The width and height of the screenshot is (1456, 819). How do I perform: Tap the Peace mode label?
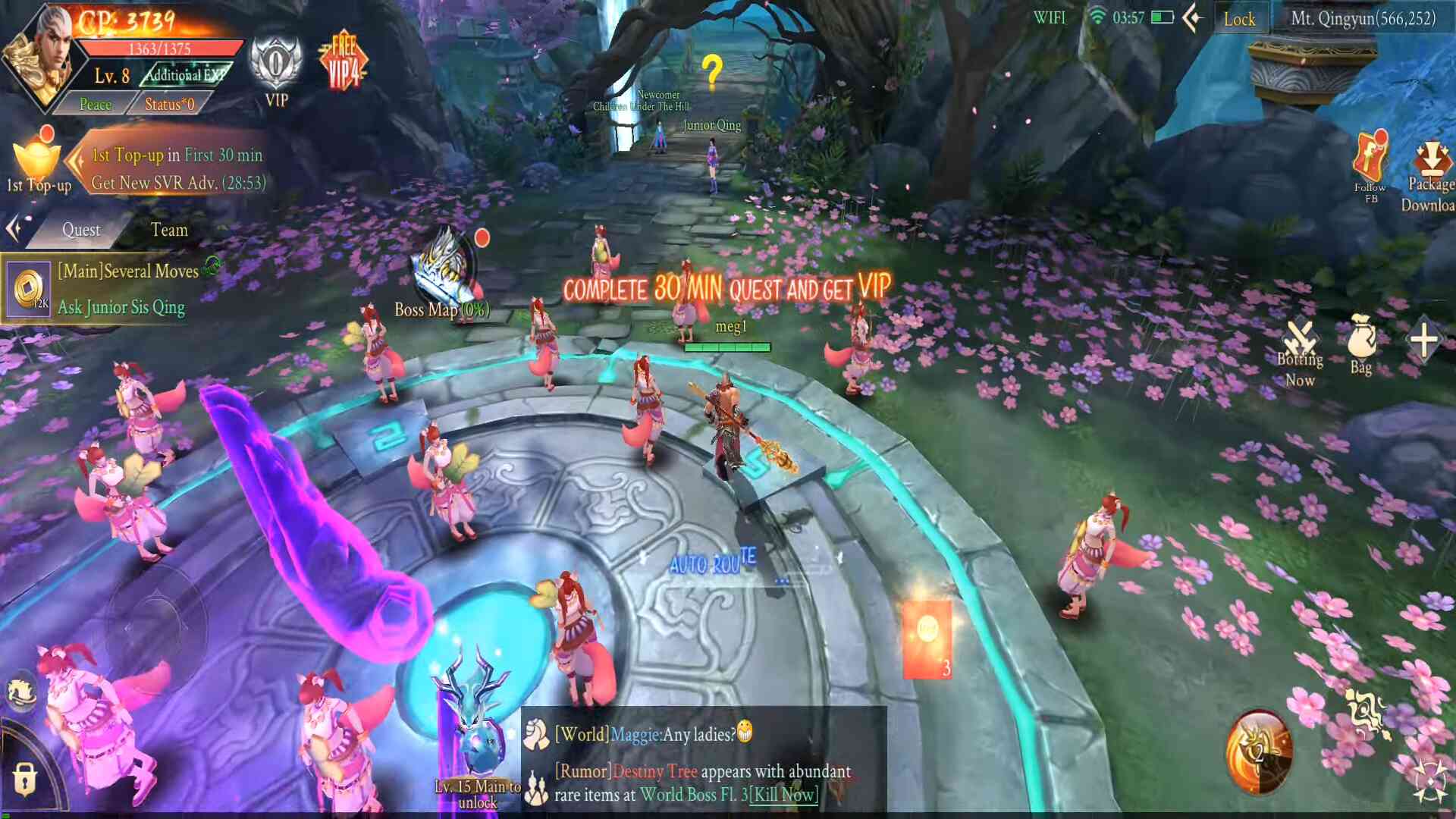point(96,104)
